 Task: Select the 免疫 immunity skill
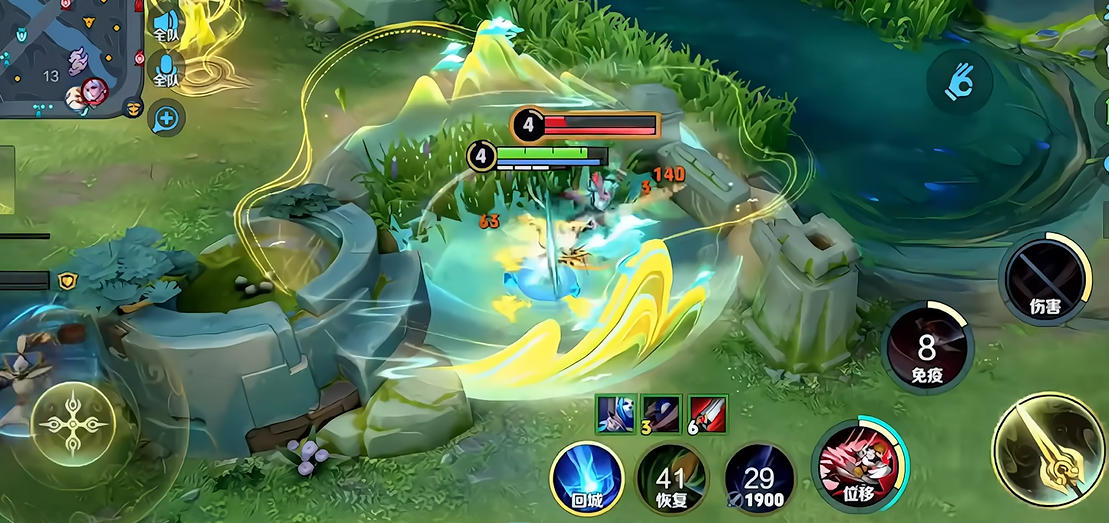point(927,350)
